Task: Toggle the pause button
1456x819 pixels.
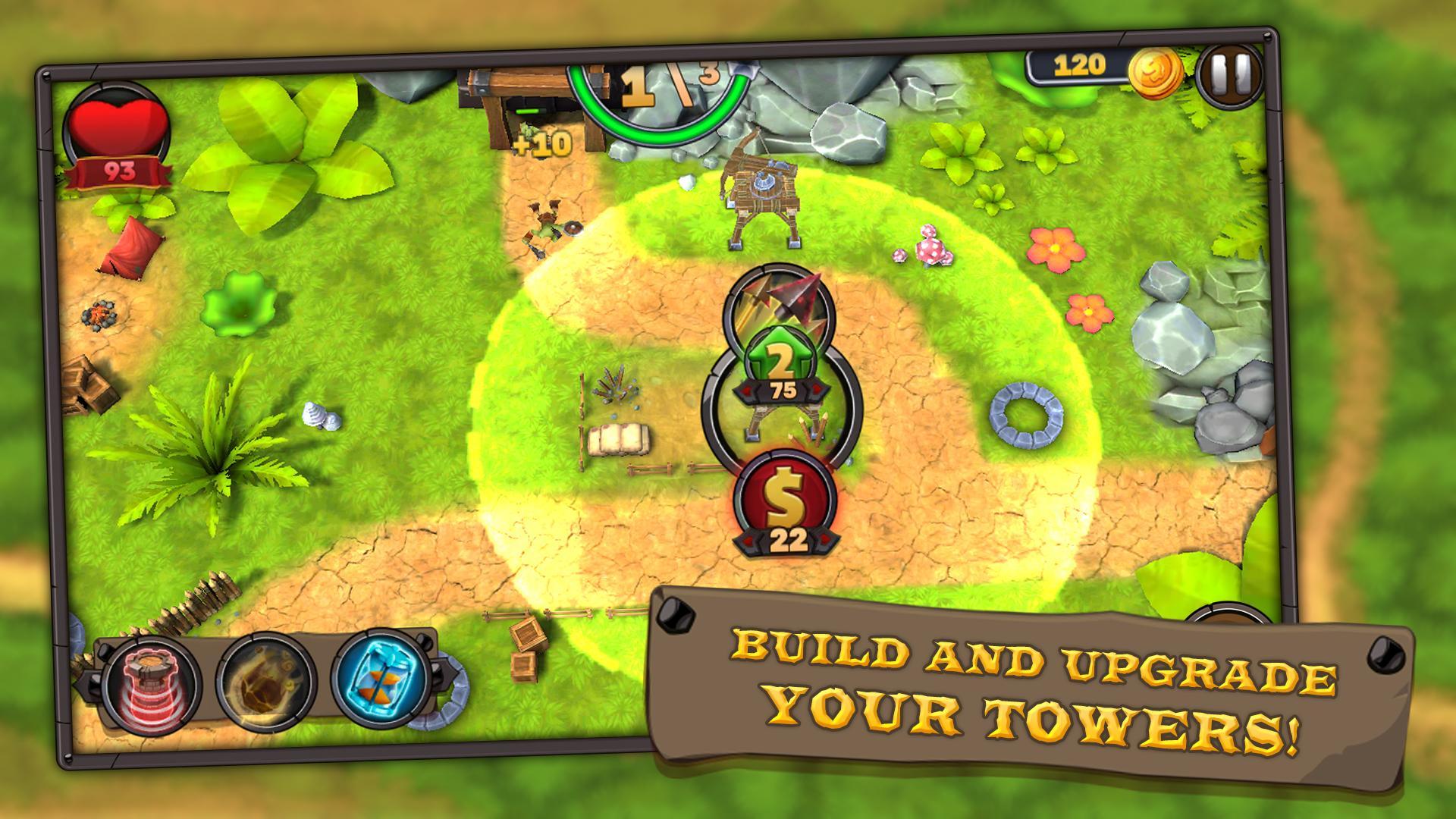Action: coord(1230,74)
